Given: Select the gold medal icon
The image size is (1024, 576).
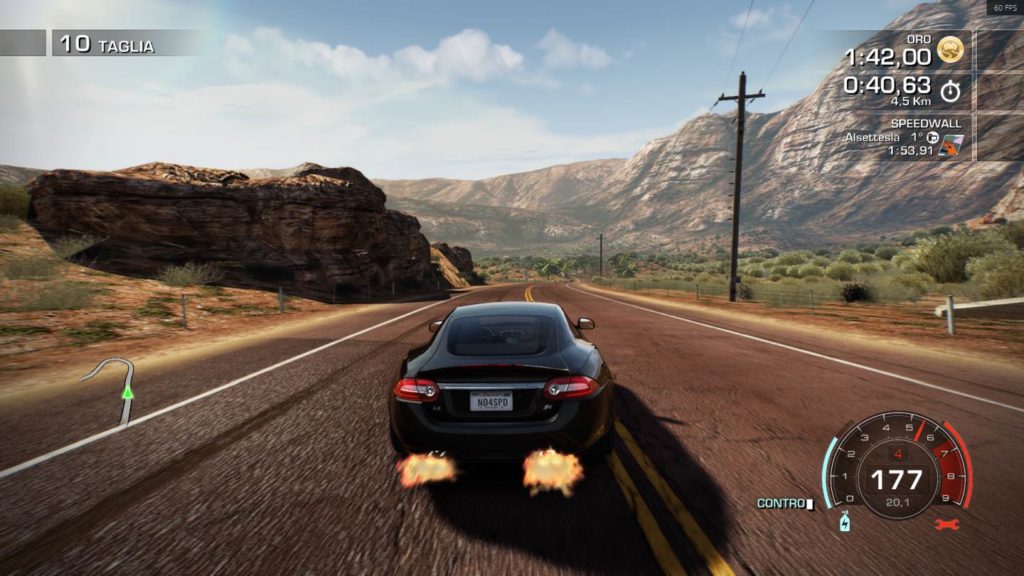Looking at the screenshot, I should point(950,49).
